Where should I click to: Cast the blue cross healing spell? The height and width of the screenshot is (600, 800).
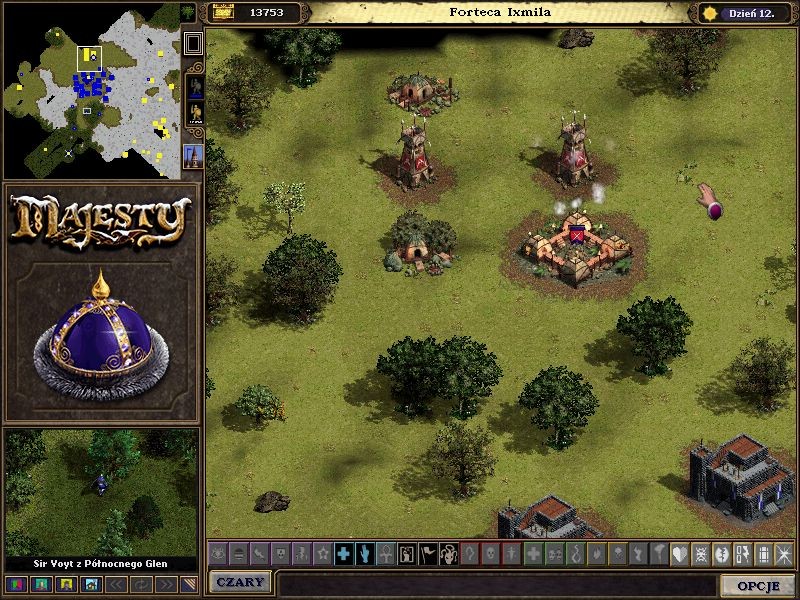343,553
